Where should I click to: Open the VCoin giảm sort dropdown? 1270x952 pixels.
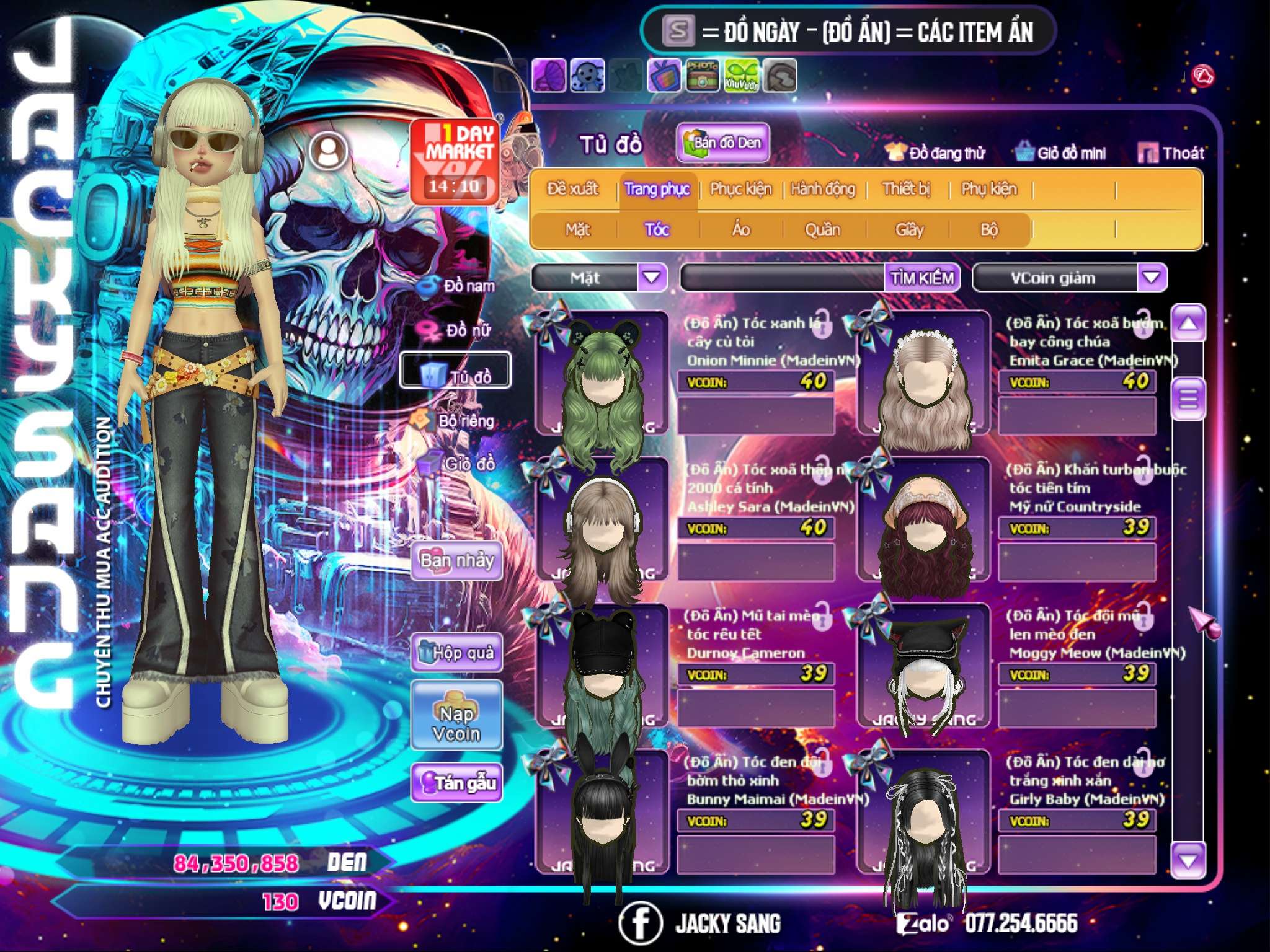(x=1152, y=277)
